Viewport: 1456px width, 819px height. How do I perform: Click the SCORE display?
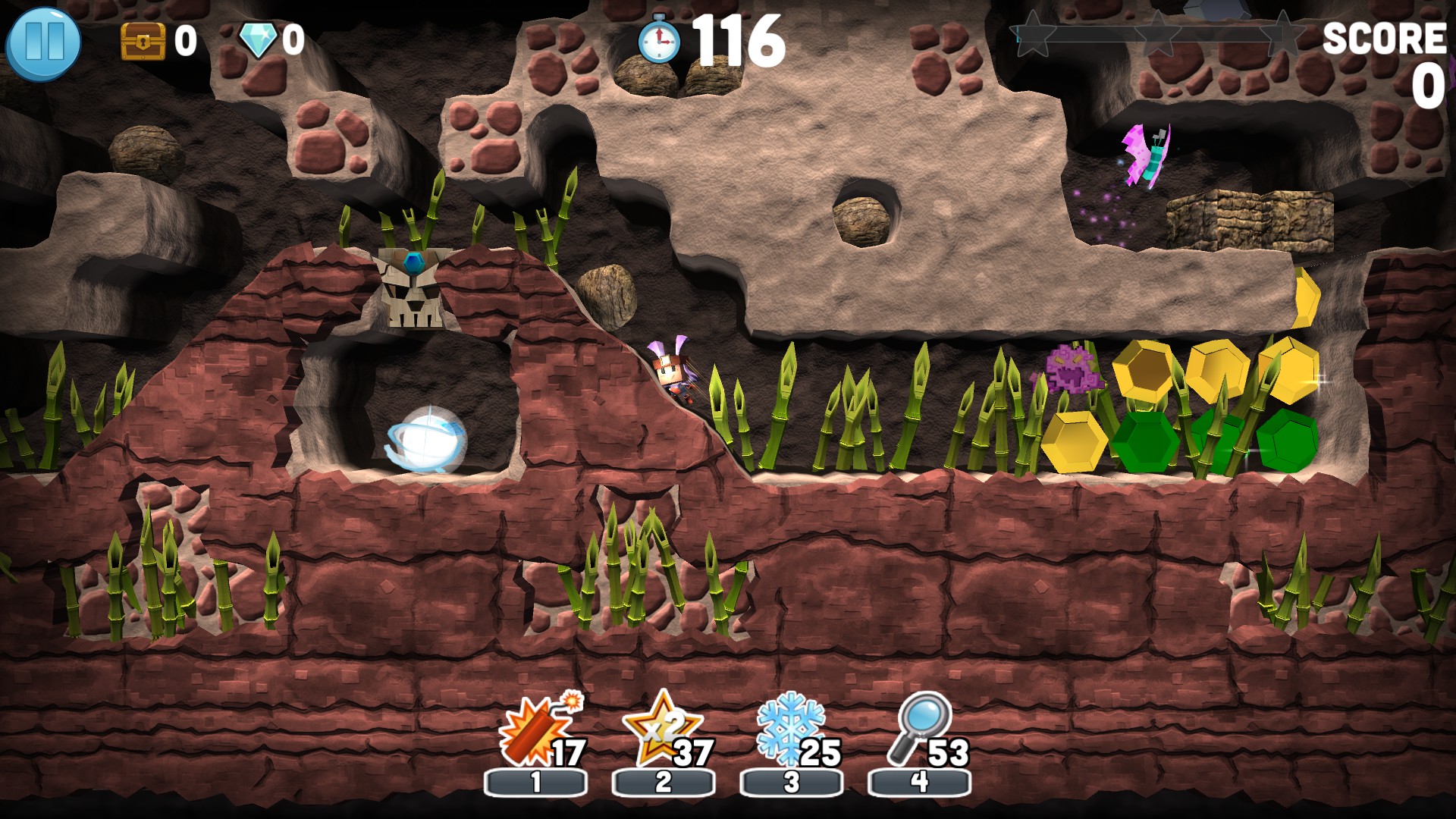(x=1385, y=39)
